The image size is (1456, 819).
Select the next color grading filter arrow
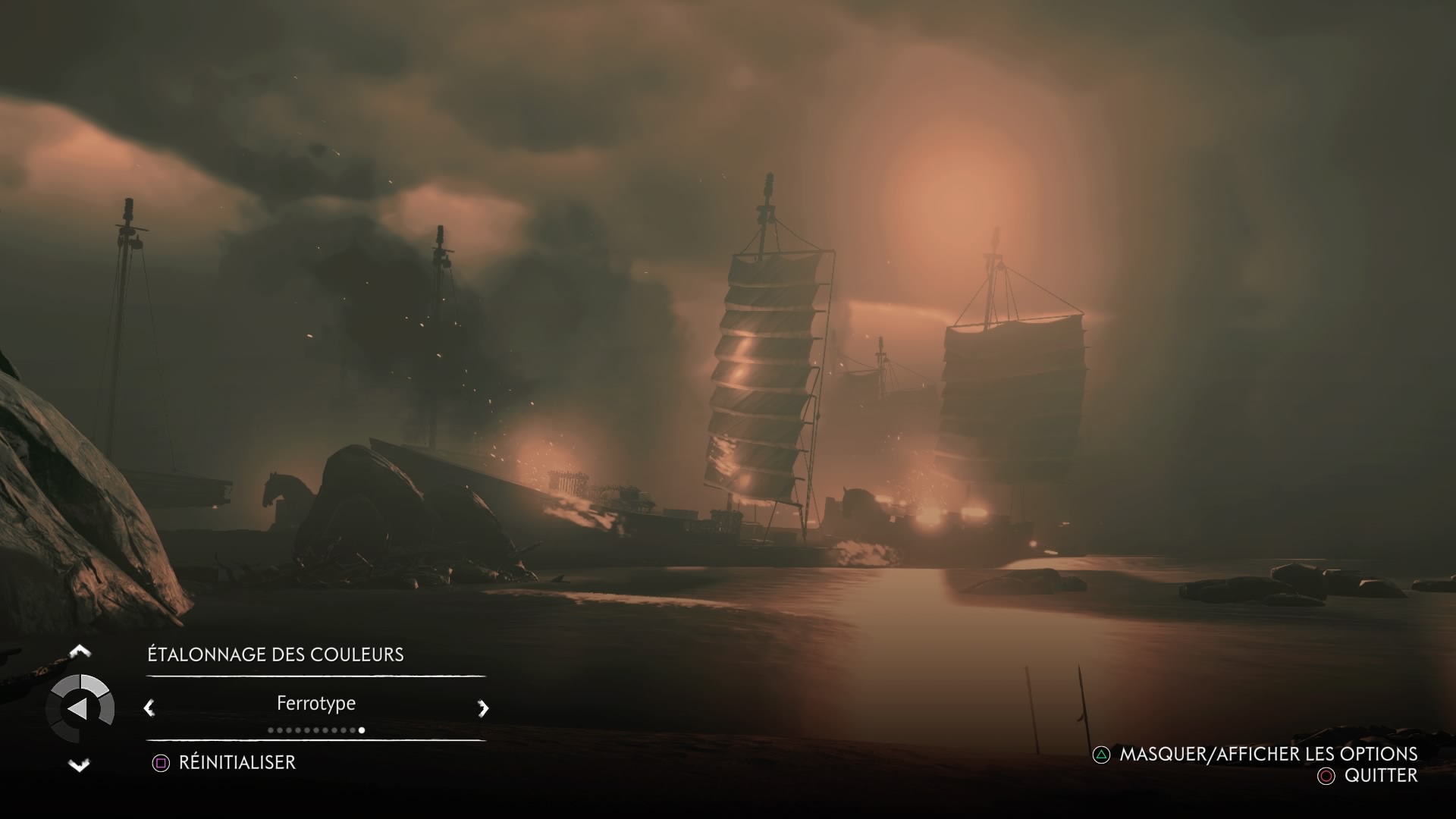(x=483, y=708)
